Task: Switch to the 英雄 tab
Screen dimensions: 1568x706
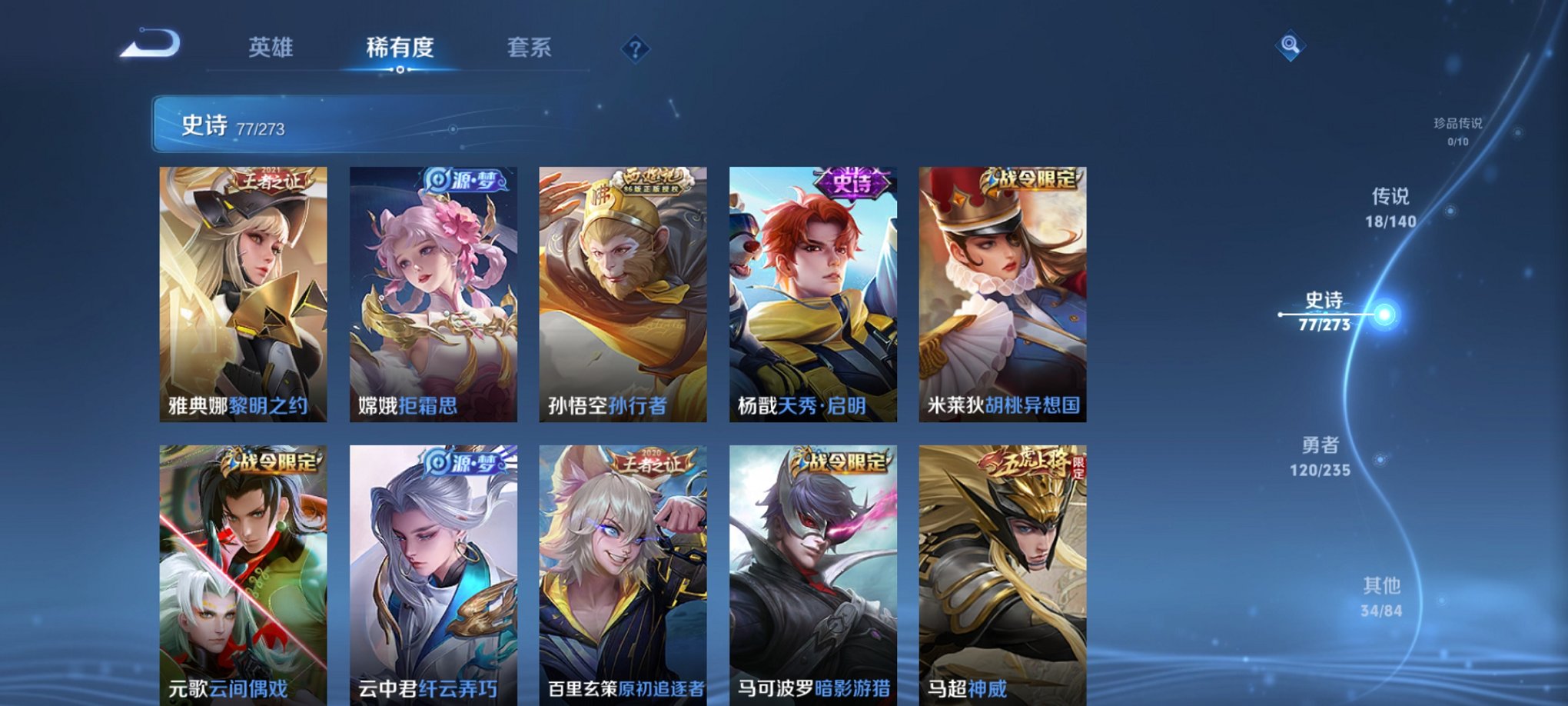Action: coord(271,48)
